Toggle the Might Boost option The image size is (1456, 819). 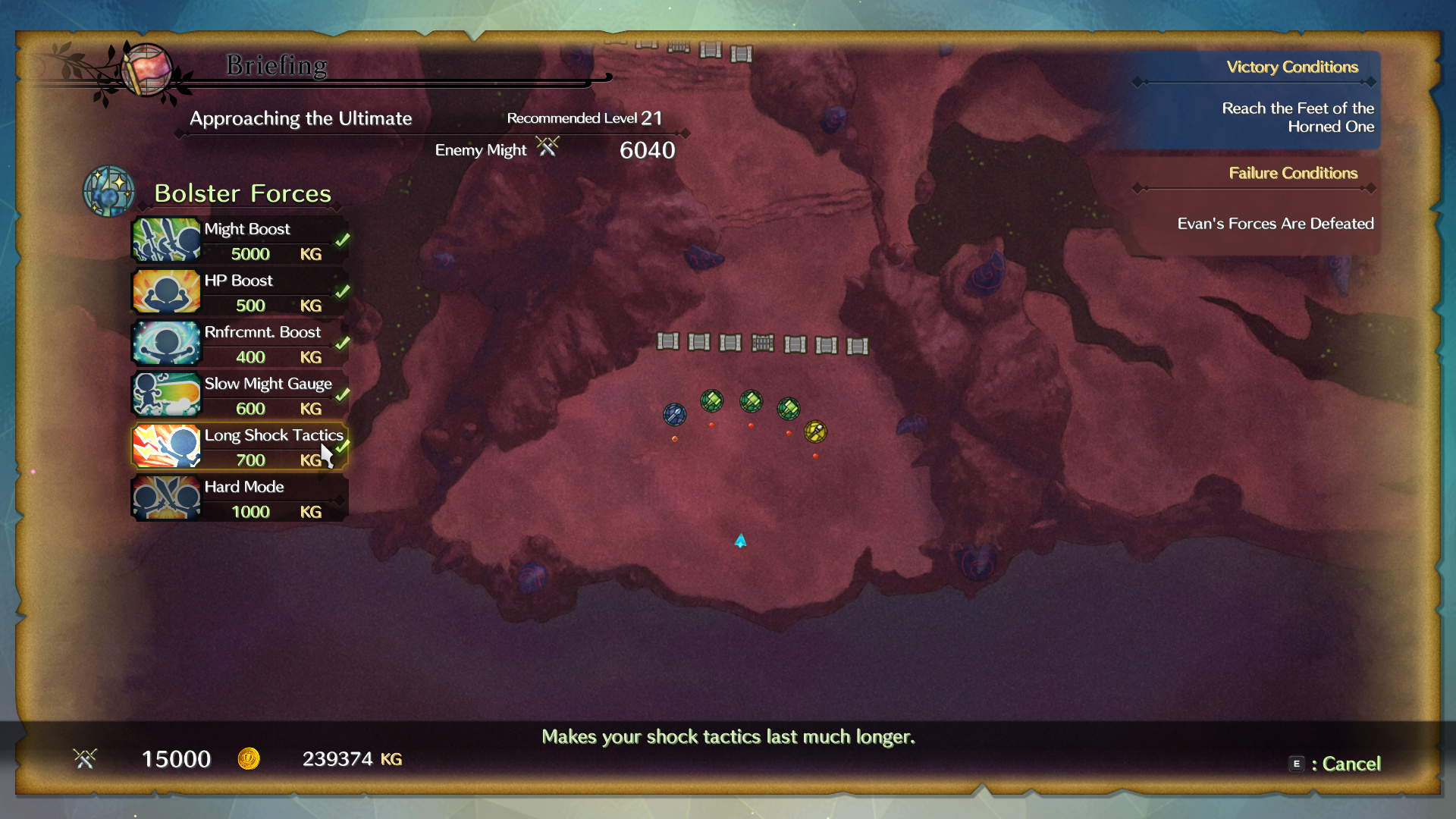click(240, 240)
